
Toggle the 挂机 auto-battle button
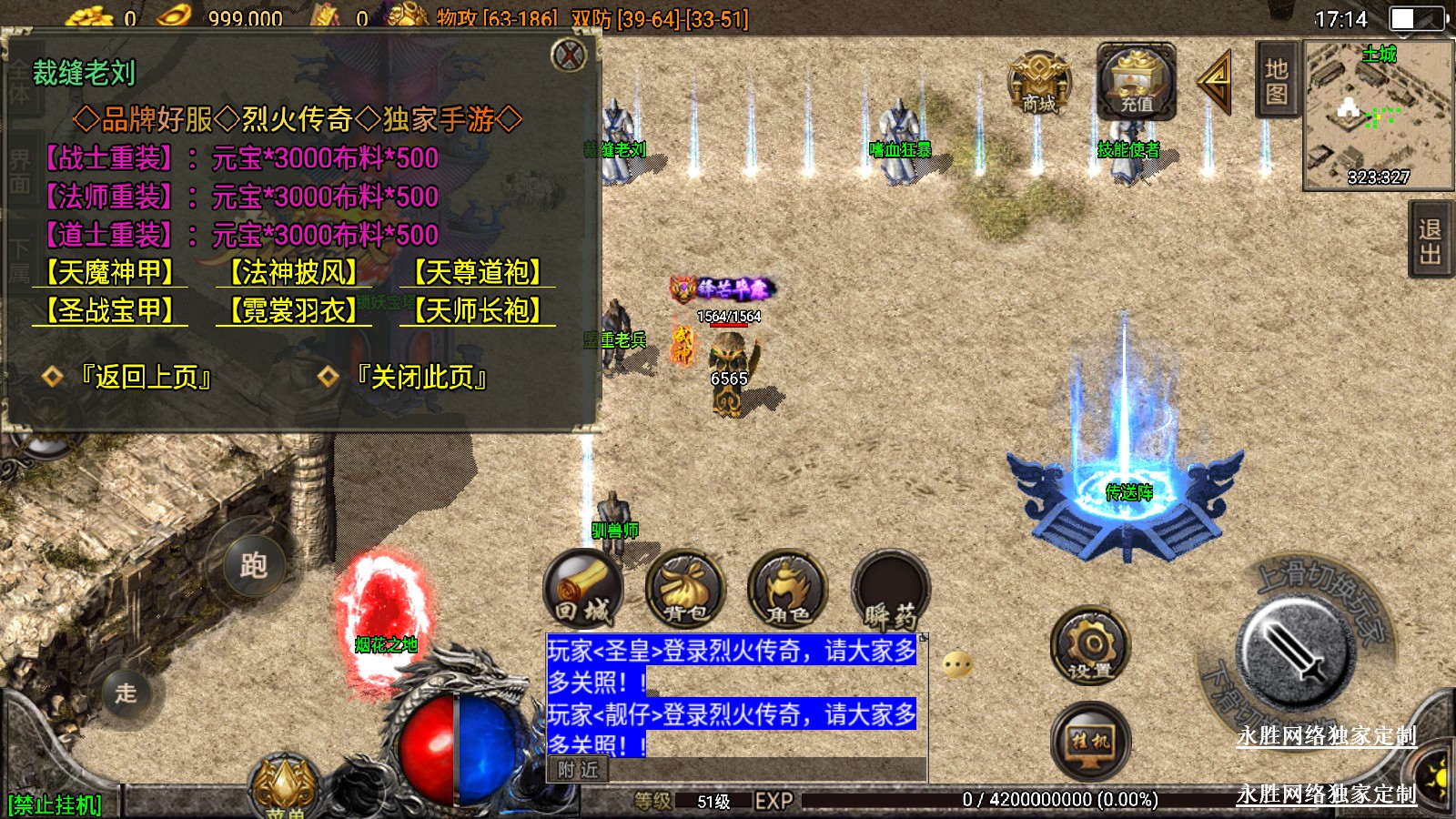pyautogui.click(x=1090, y=741)
